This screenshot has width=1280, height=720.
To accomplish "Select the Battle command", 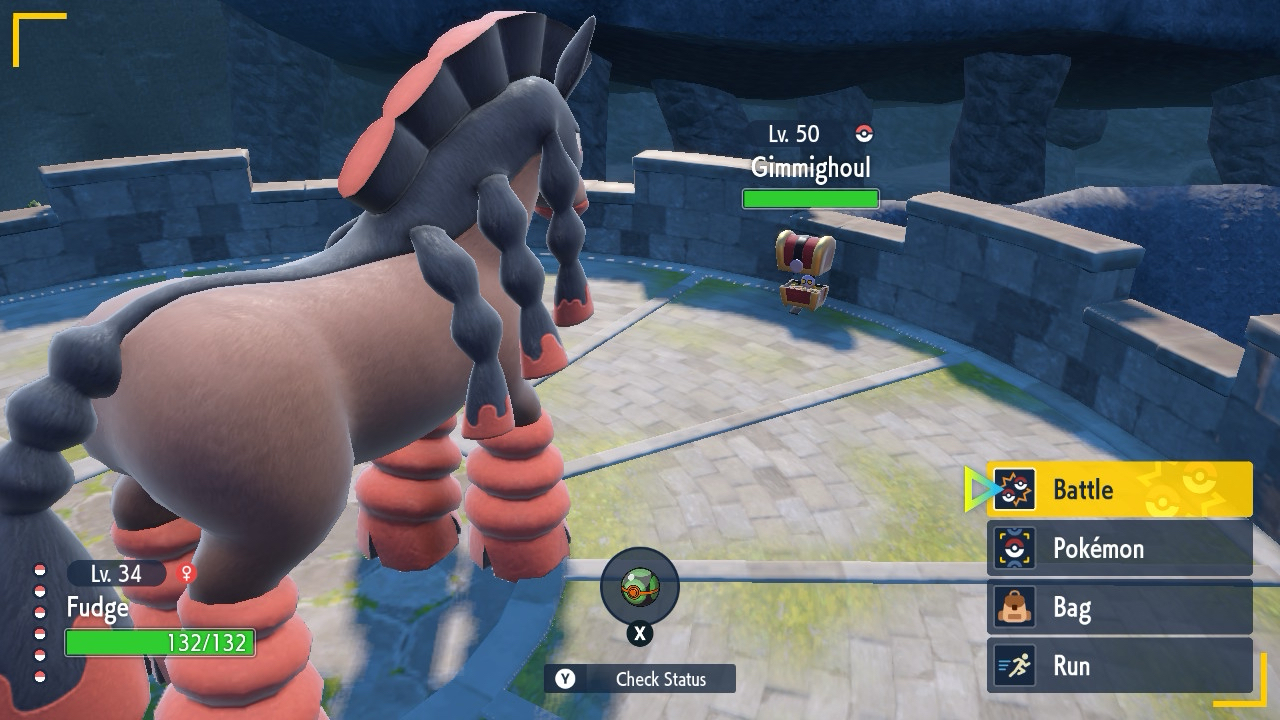I will [x=1119, y=490].
